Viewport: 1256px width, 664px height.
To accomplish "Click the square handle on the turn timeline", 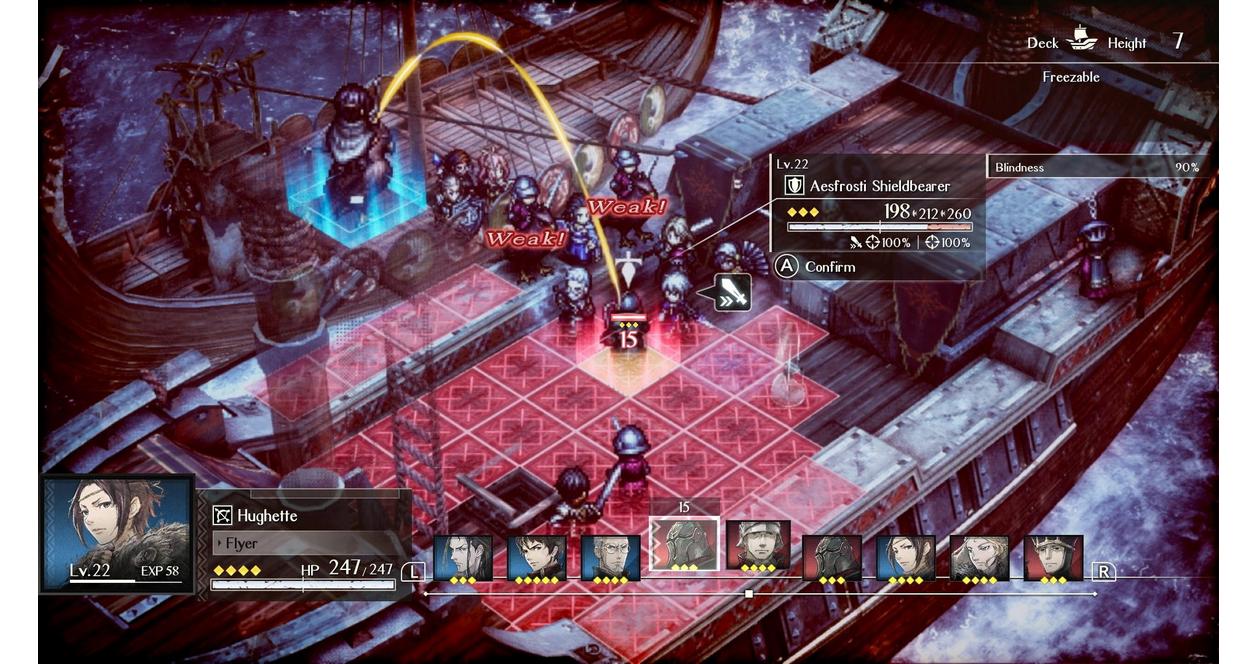I will (749, 594).
